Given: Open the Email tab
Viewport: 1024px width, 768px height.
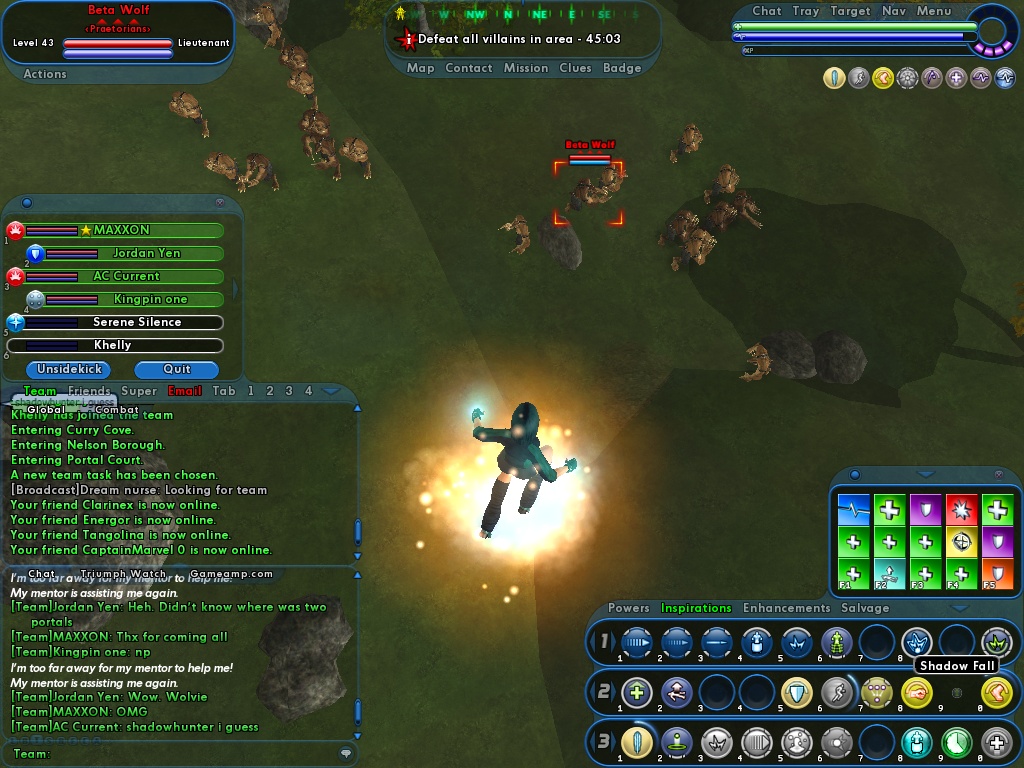Looking at the screenshot, I should [185, 391].
